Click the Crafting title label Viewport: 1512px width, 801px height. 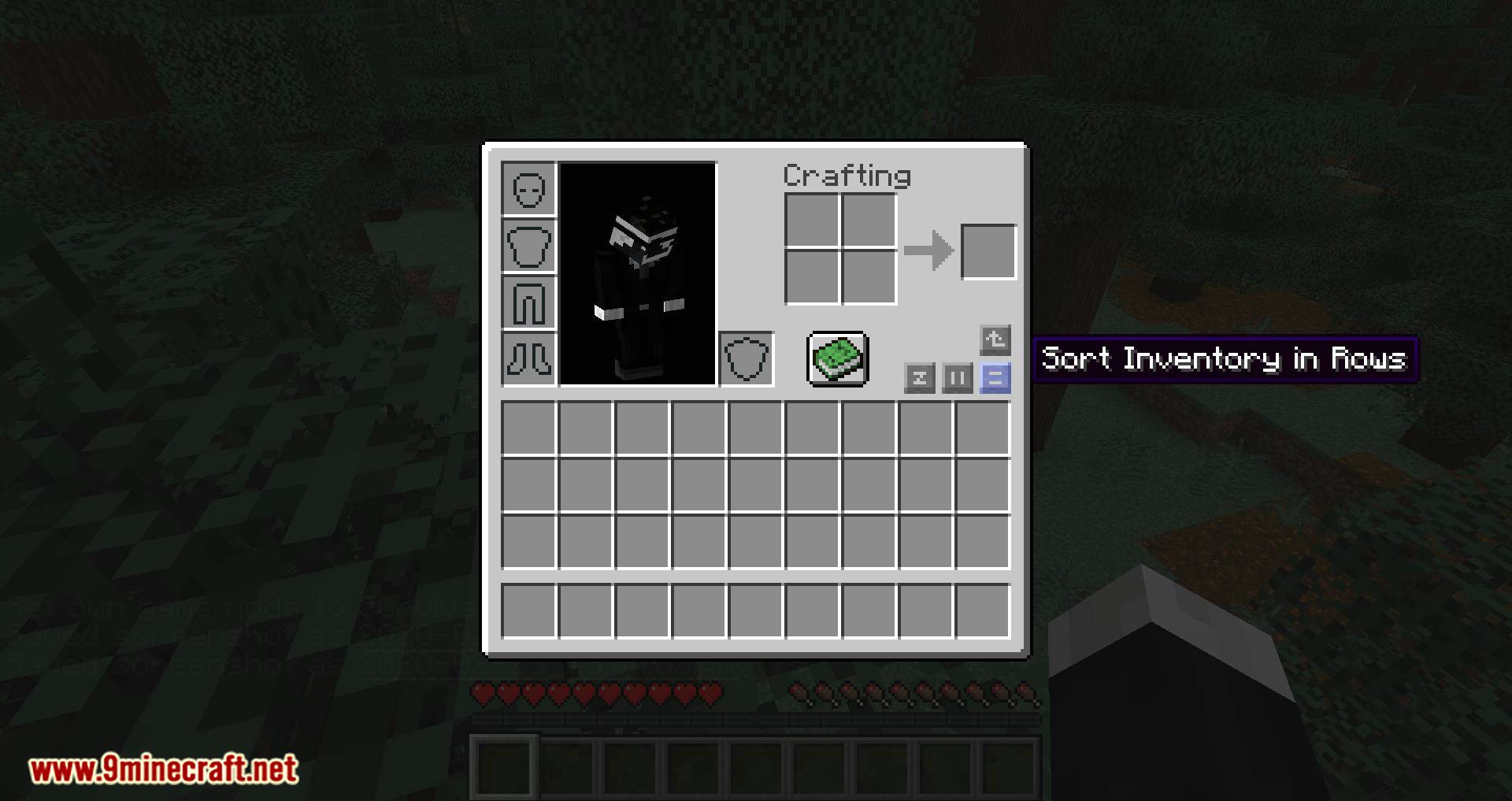(x=847, y=176)
